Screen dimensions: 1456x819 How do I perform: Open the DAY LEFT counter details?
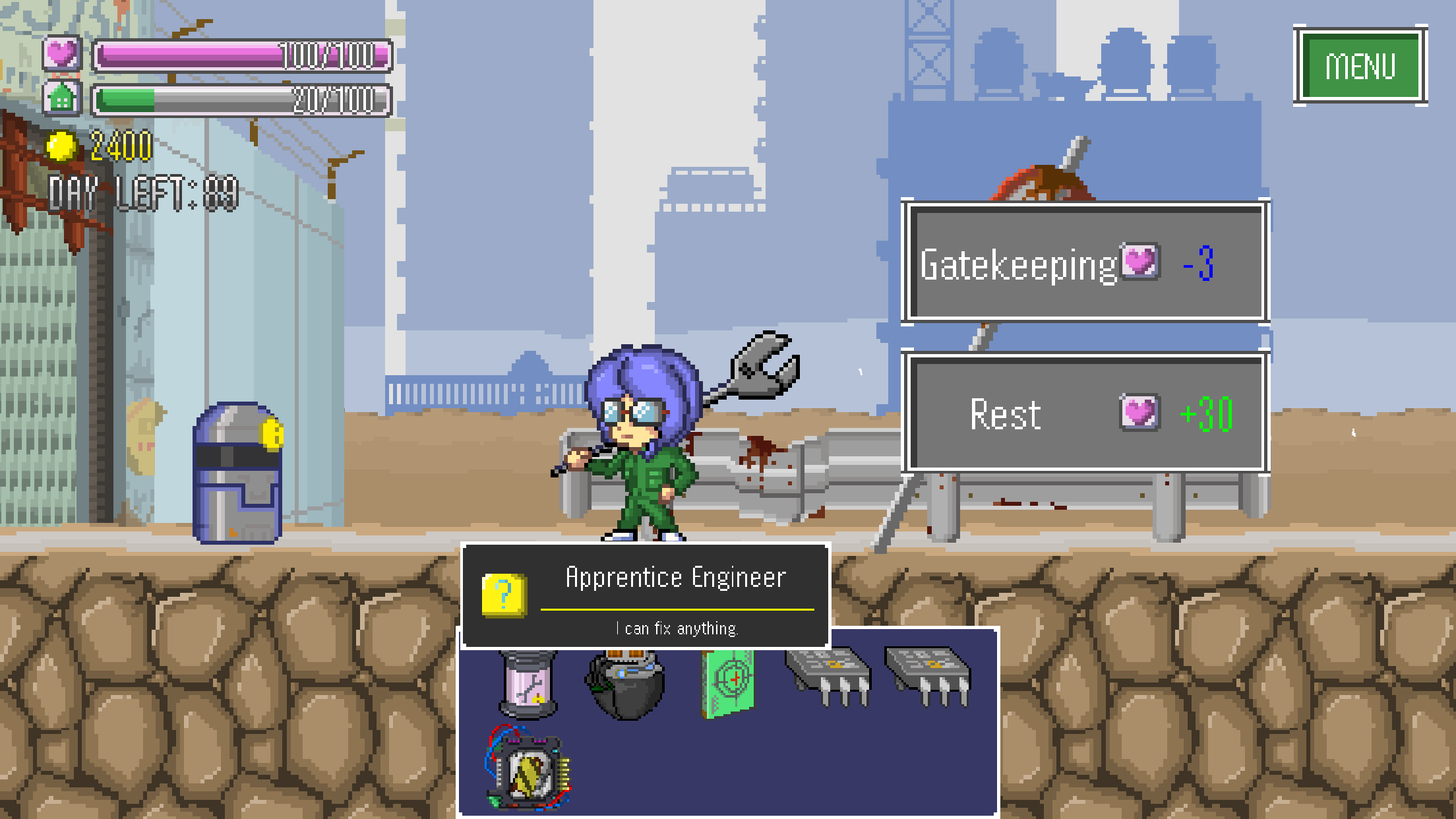pos(142,191)
